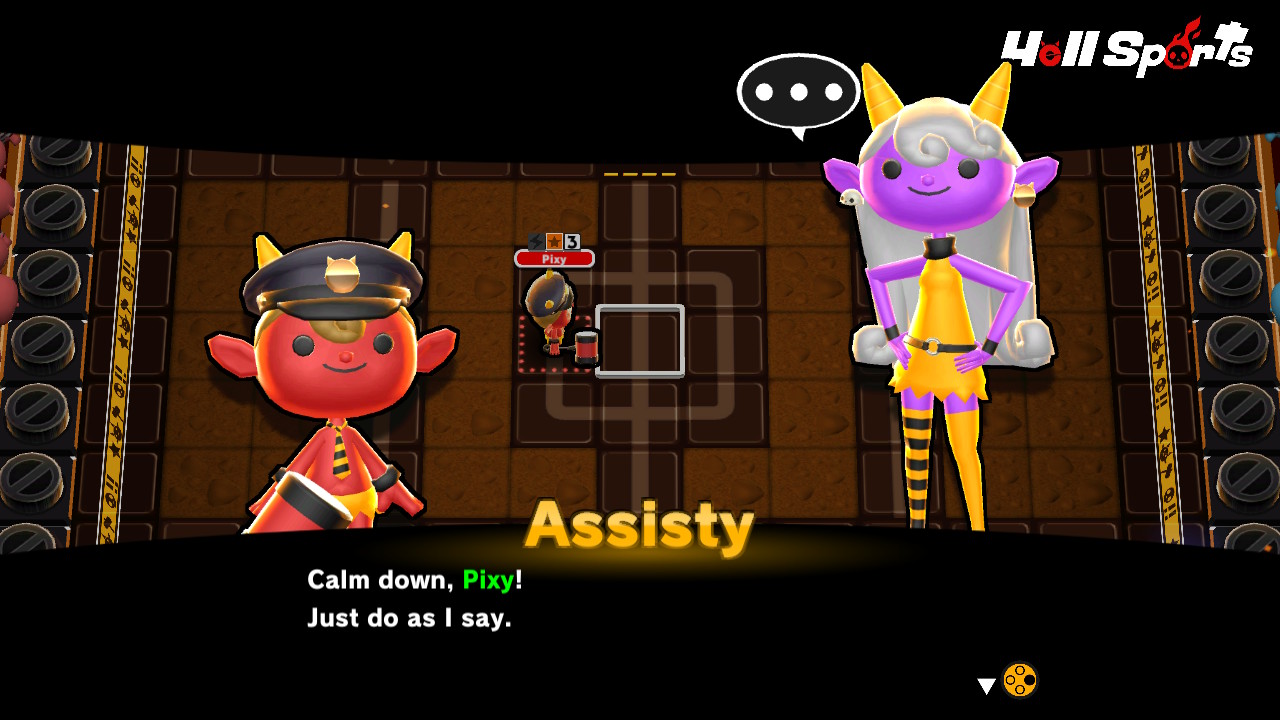Open the Pixy name banner
This screenshot has width=1280, height=720.
554,259
